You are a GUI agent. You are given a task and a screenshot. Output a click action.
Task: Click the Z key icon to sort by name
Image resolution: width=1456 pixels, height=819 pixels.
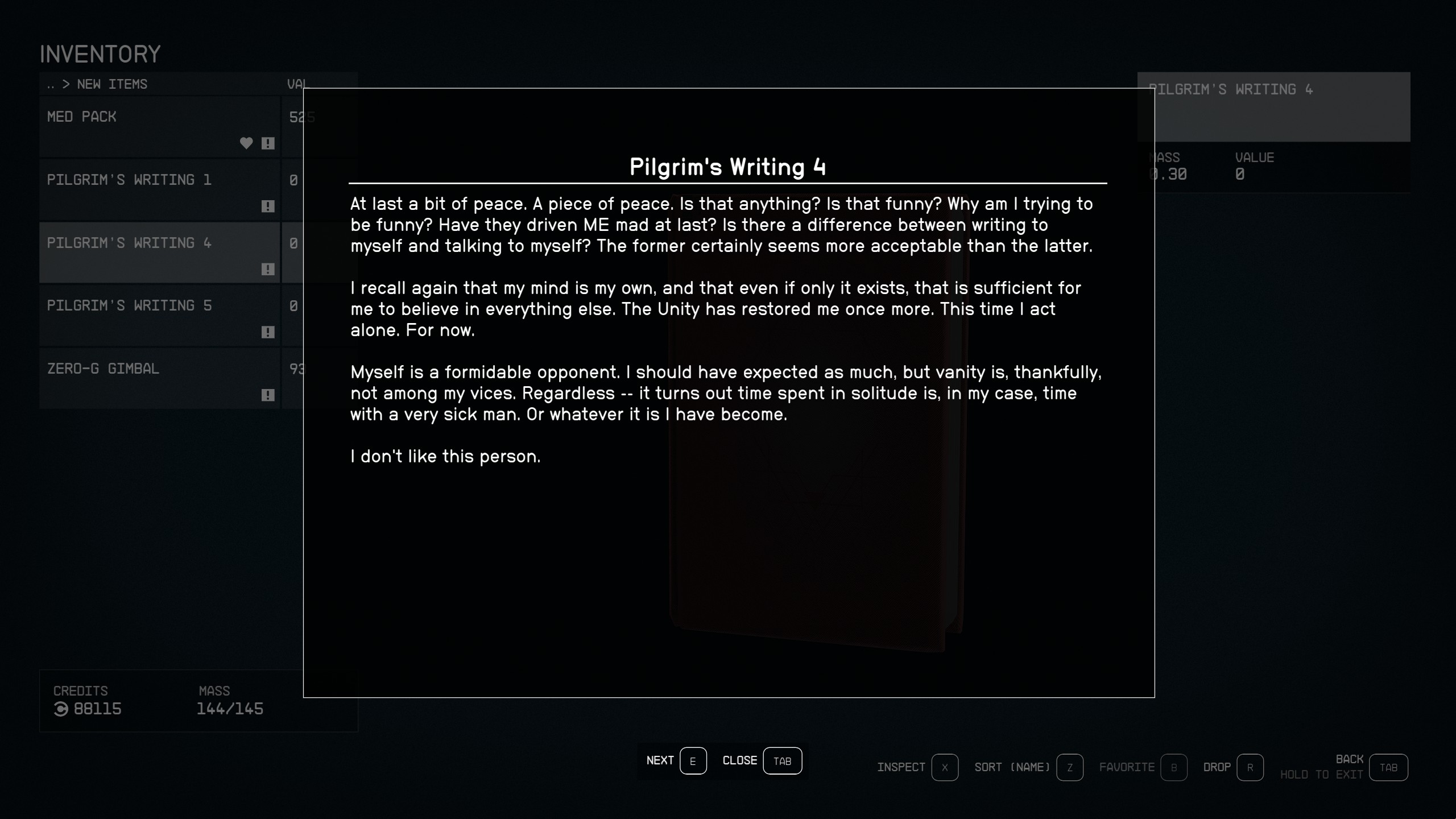point(1069,768)
